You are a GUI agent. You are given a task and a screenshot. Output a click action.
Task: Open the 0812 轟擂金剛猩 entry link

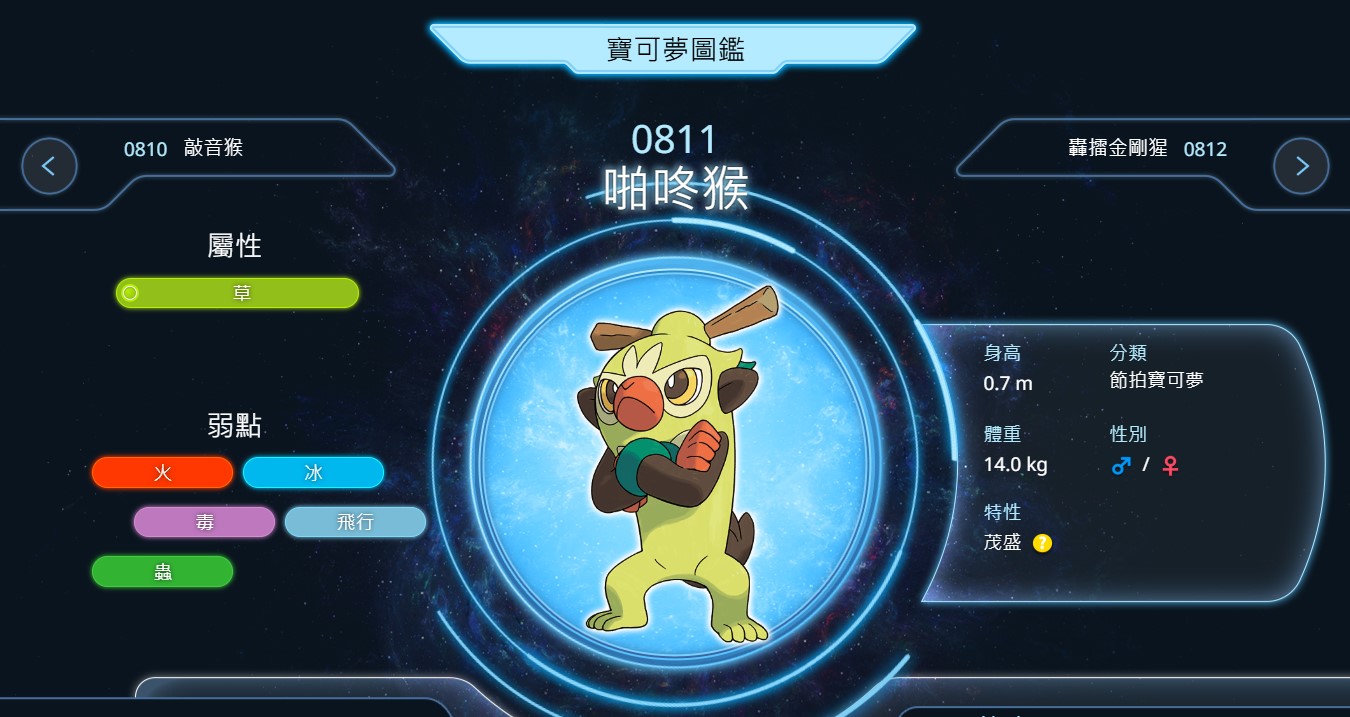pyautogui.click(x=1147, y=149)
